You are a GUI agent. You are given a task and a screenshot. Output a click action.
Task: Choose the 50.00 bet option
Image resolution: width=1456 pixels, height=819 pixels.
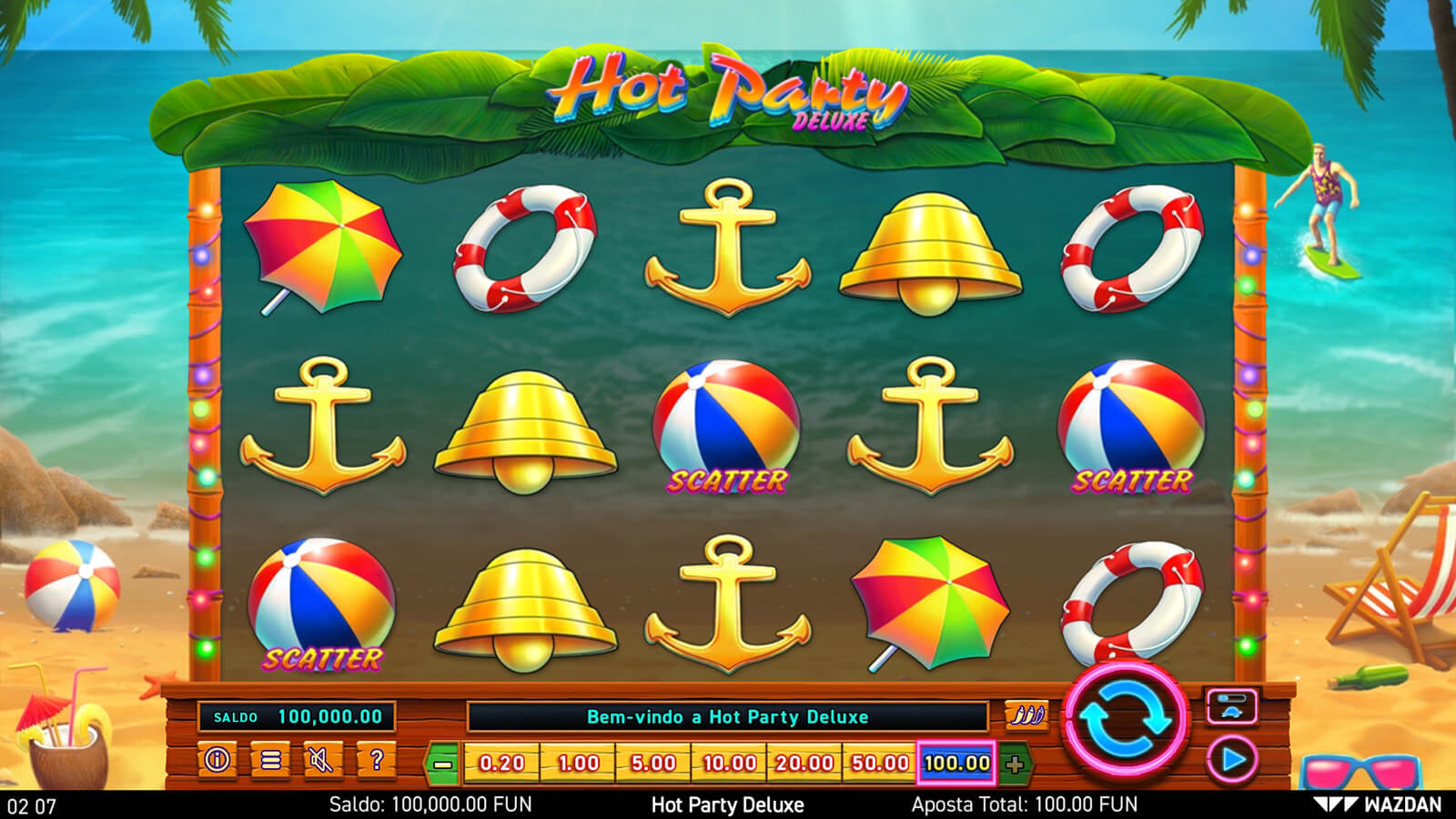click(x=880, y=763)
